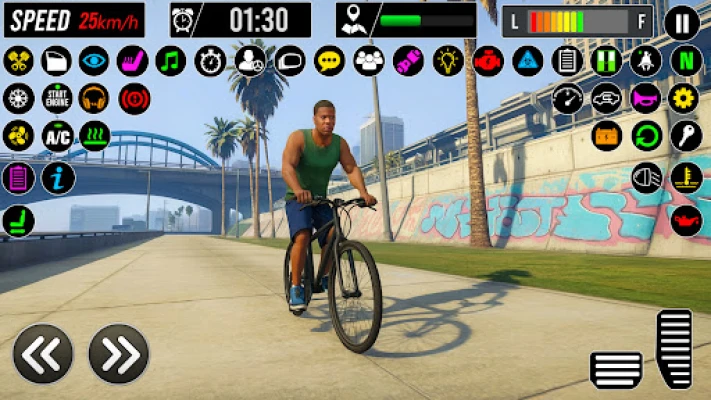The width and height of the screenshot is (711, 400).
Task: Steer right with the right chevron button
Action: click(x=118, y=353)
